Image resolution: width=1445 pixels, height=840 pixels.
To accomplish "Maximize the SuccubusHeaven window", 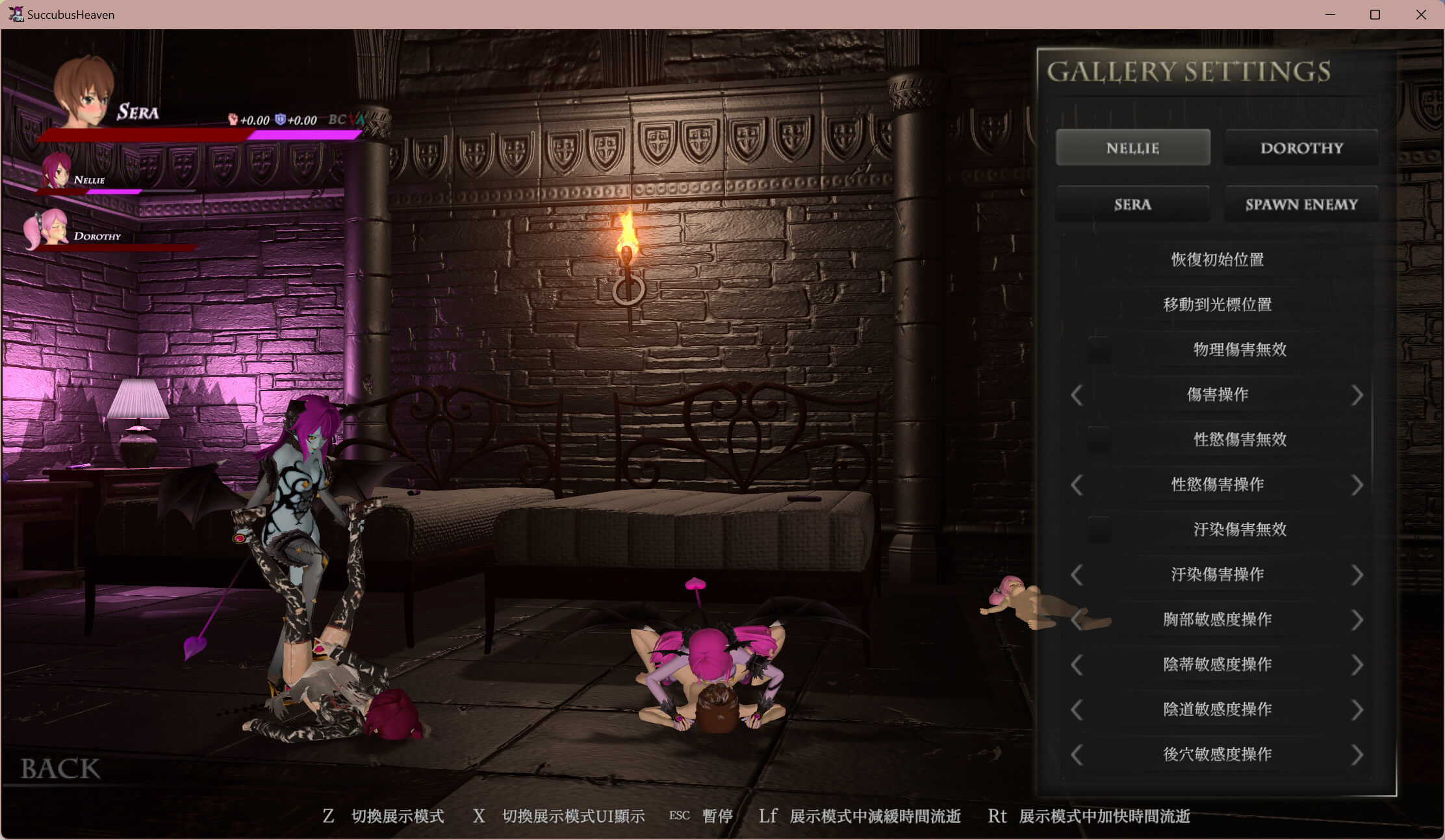I will (1375, 14).
